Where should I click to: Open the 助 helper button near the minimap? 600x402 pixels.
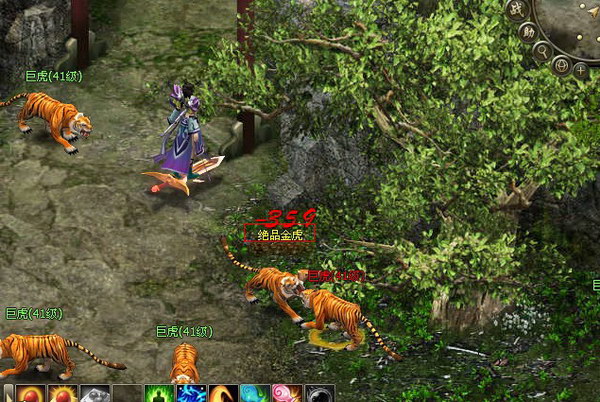[528, 31]
